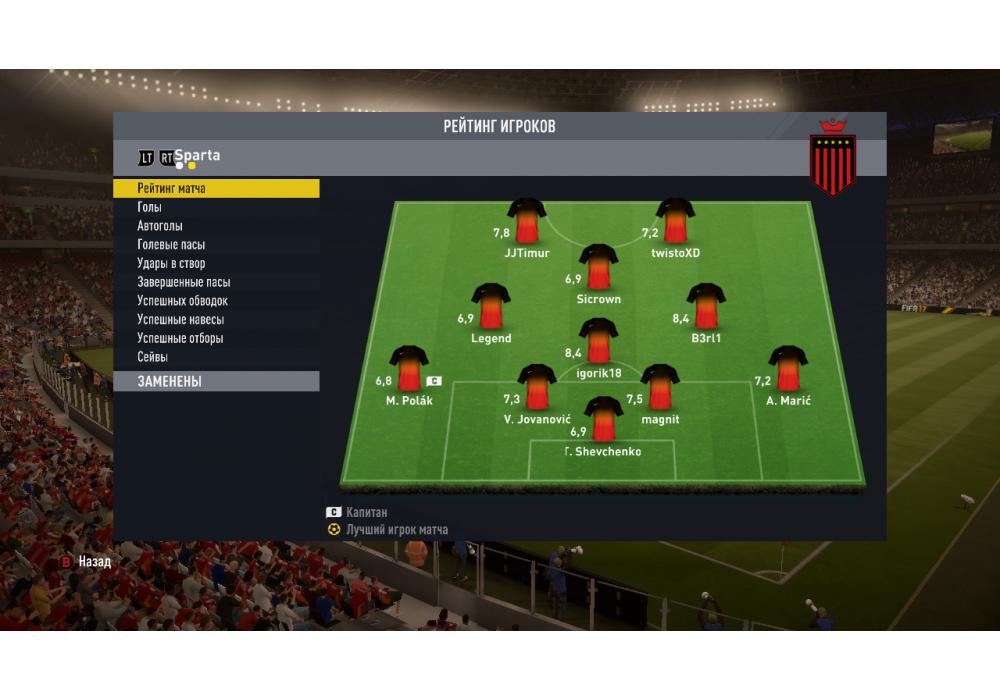Choose goalkeeper Shevchenko
The image size is (1000, 700).
click(x=603, y=420)
